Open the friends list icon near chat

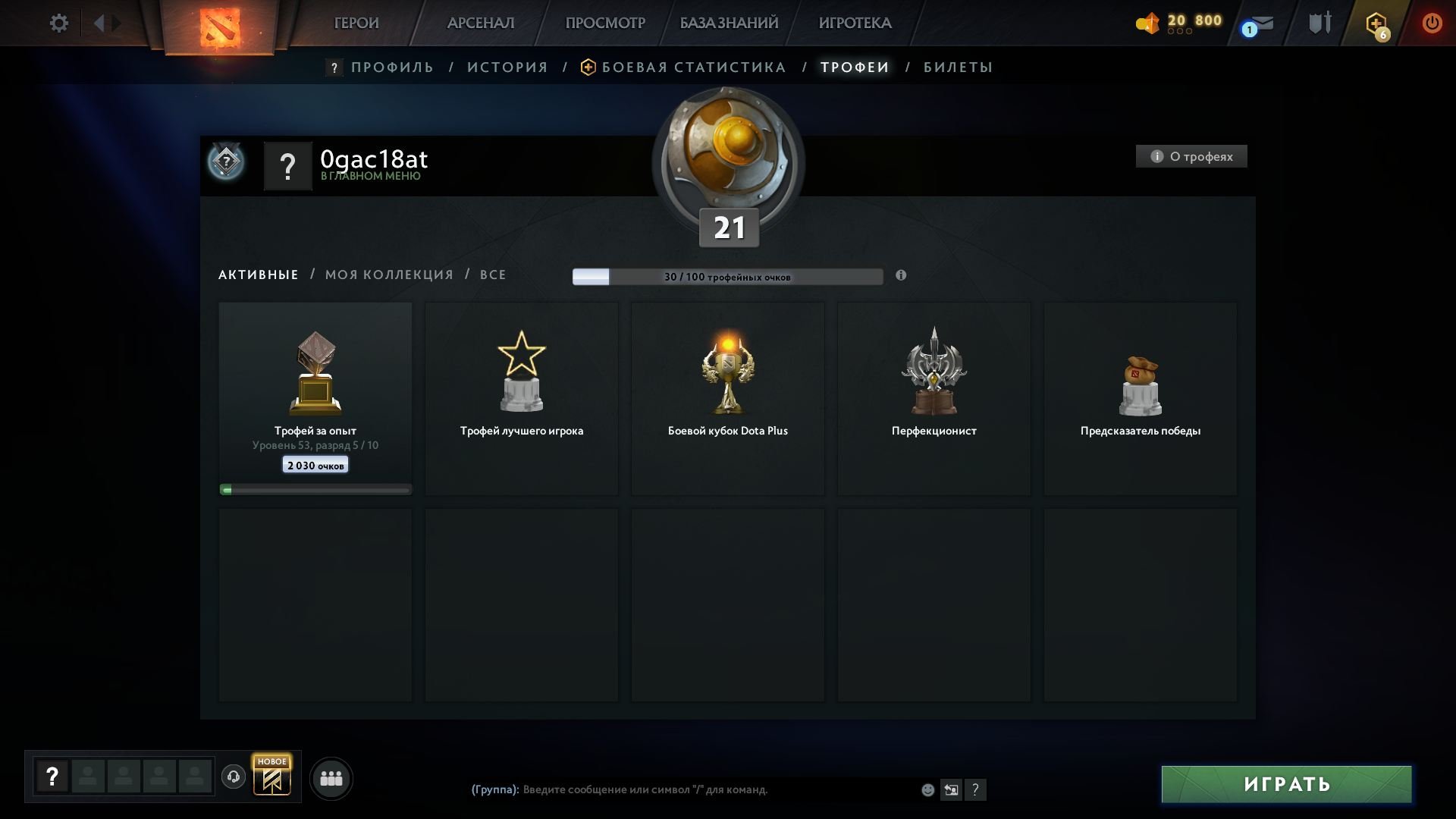[x=331, y=778]
